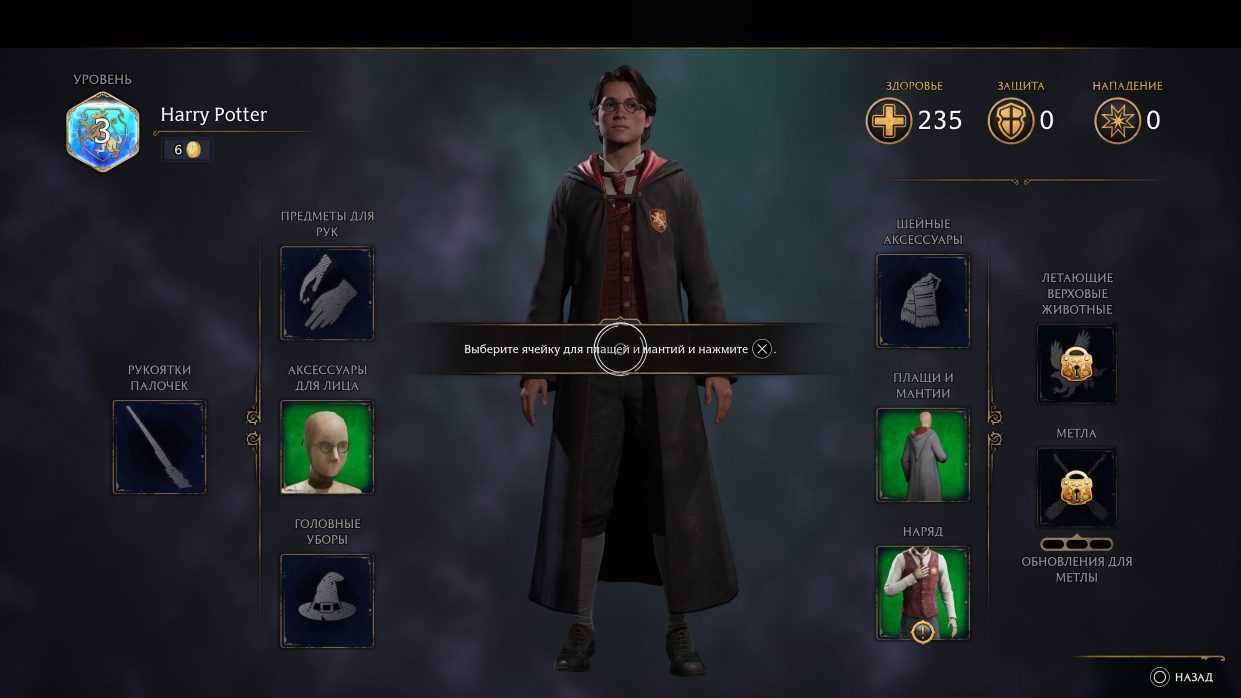
Task: Go back using the Назад button
Action: (x=1183, y=677)
